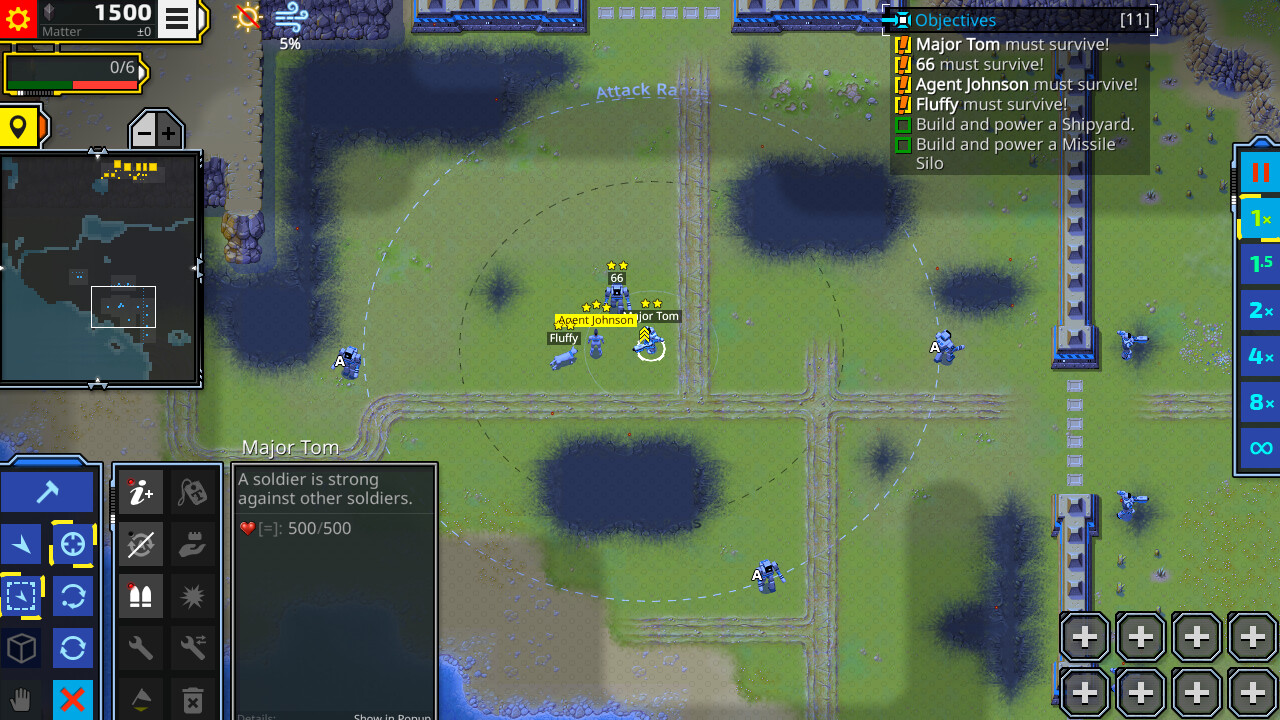Screen dimensions: 1280x720
Task: Click the Show in Popup link
Action: pyautogui.click(x=392, y=716)
